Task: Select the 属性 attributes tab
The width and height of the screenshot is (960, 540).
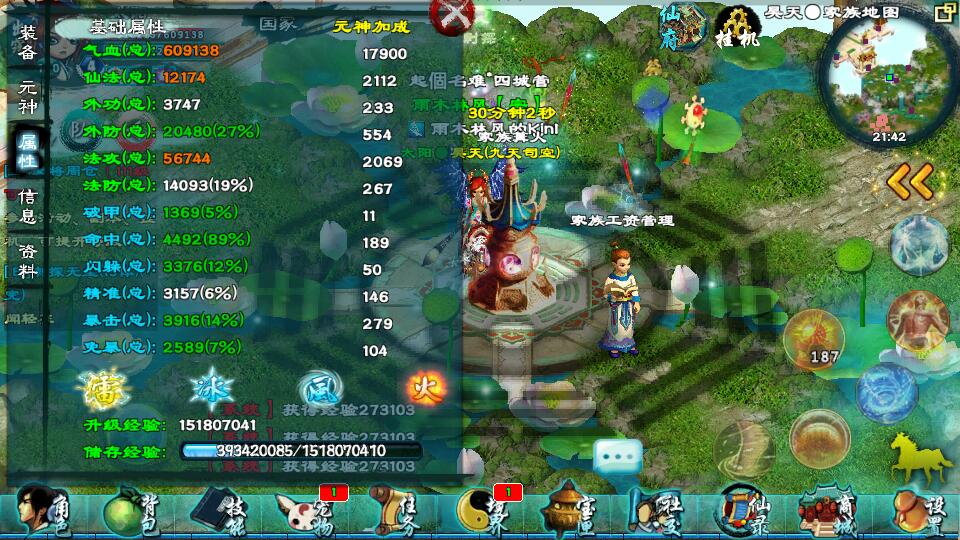Action: click(x=28, y=152)
